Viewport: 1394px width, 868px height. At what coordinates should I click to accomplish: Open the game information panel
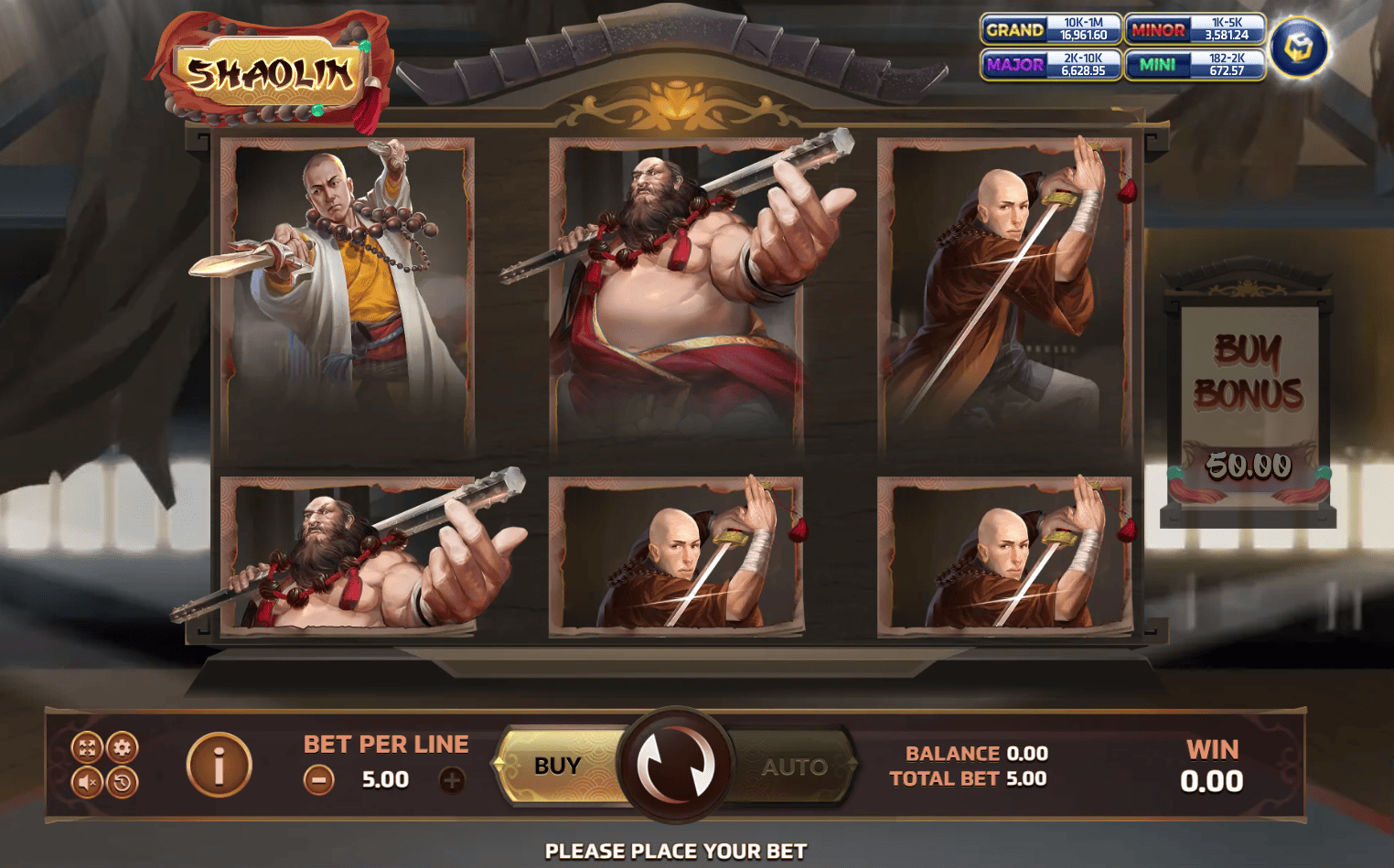click(218, 766)
